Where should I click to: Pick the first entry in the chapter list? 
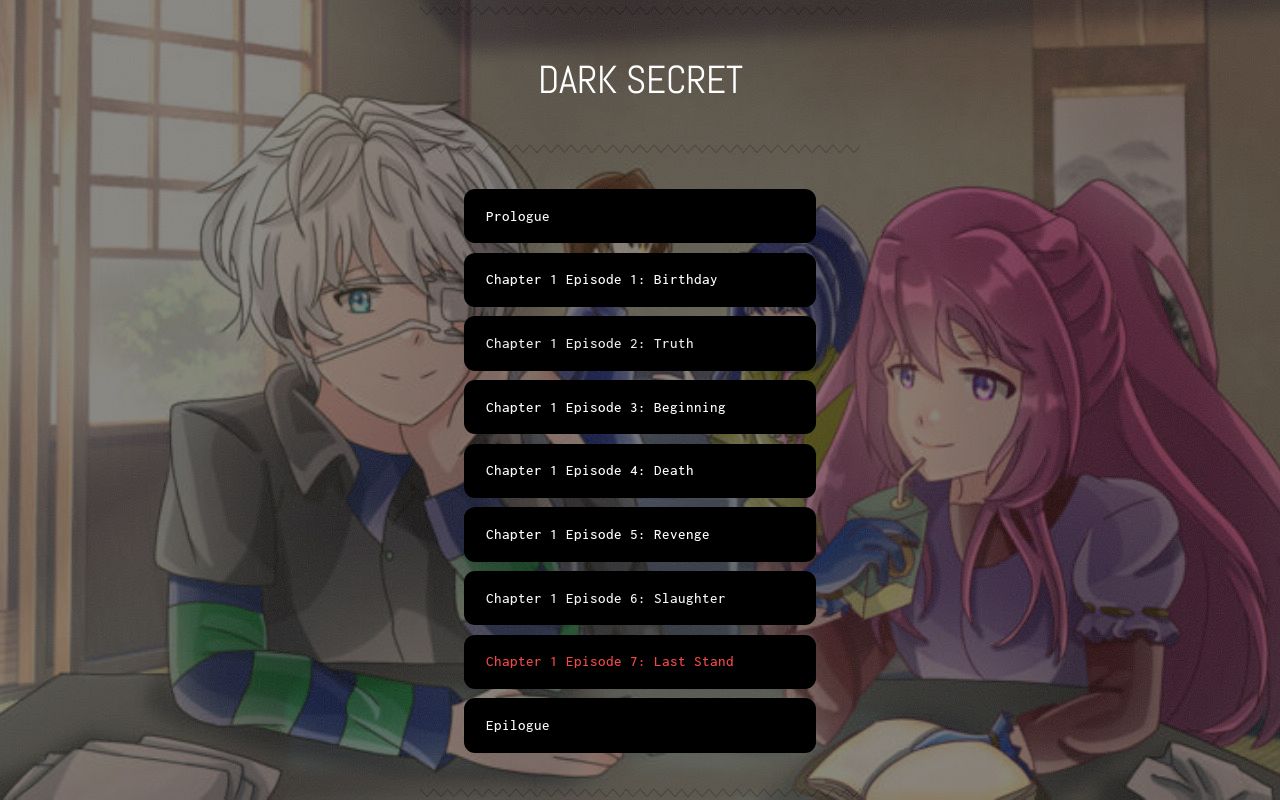pos(640,216)
